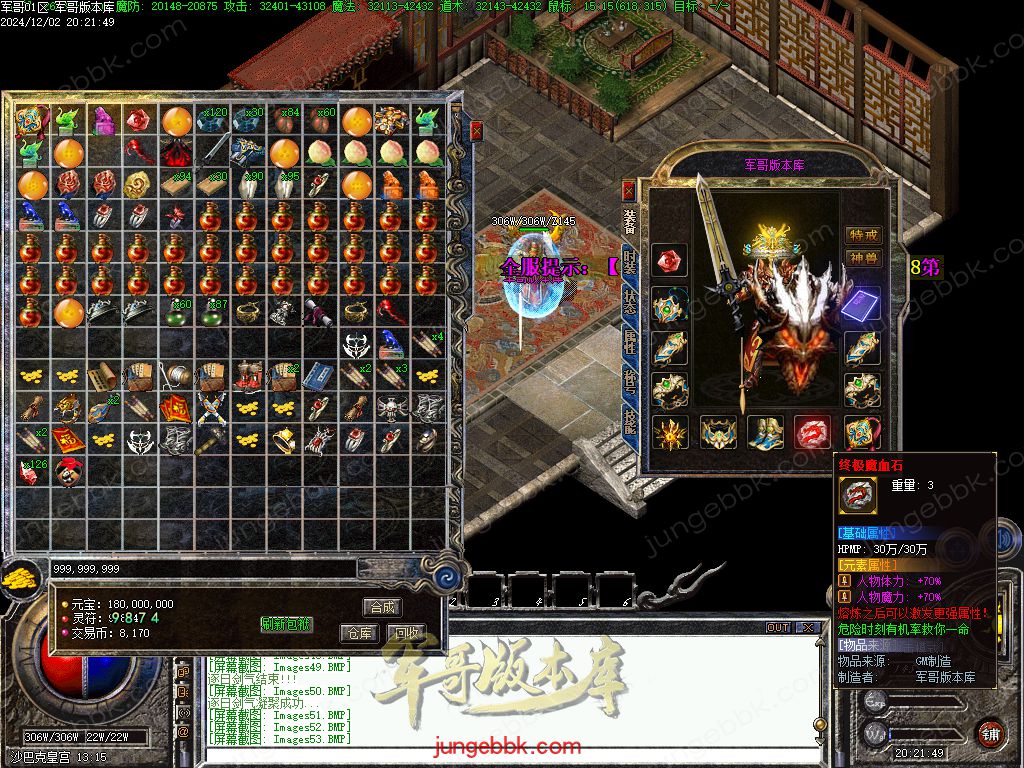Close the inventory bag window
The height and width of the screenshot is (768, 1024).
coord(477,130)
